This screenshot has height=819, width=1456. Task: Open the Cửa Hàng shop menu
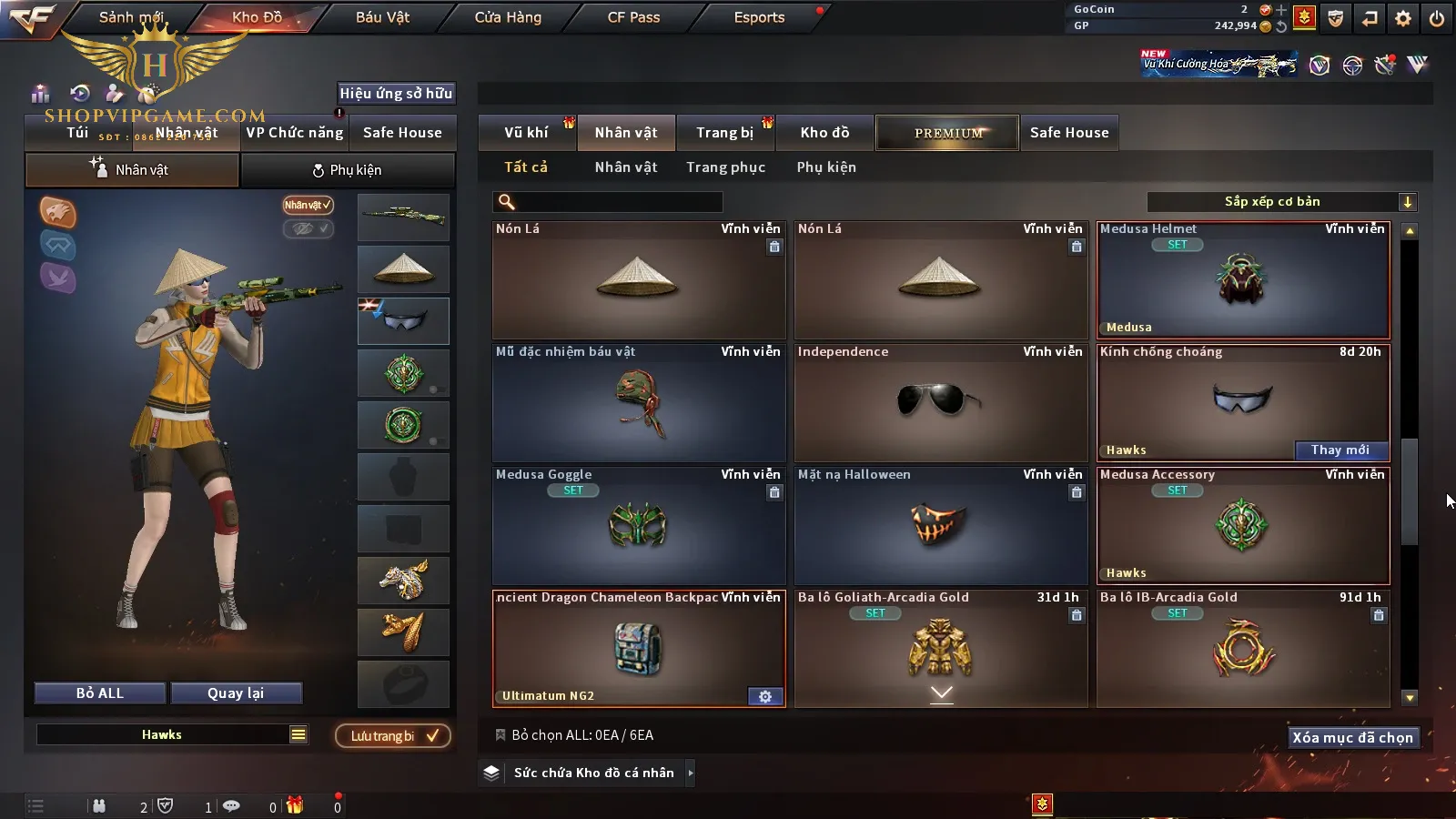click(x=508, y=17)
